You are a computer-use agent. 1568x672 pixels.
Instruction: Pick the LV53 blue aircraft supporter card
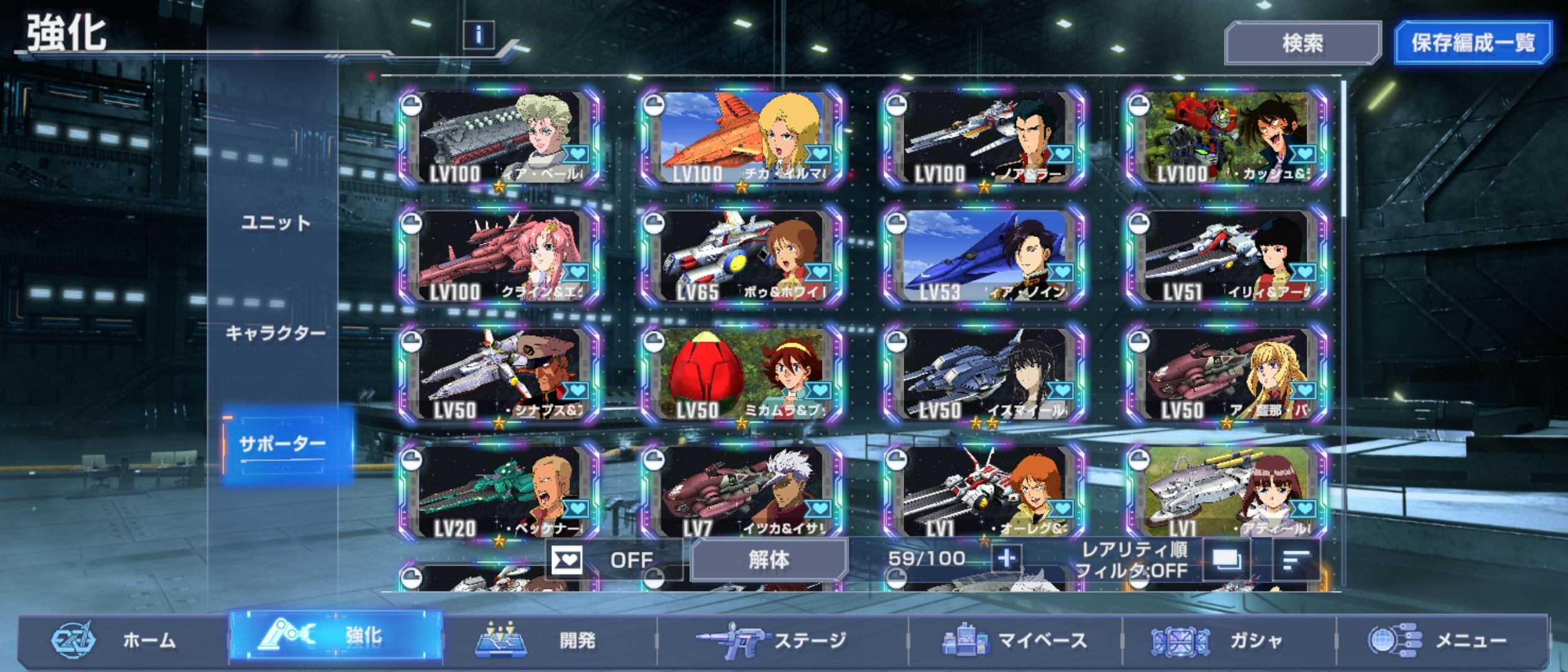pos(984,256)
